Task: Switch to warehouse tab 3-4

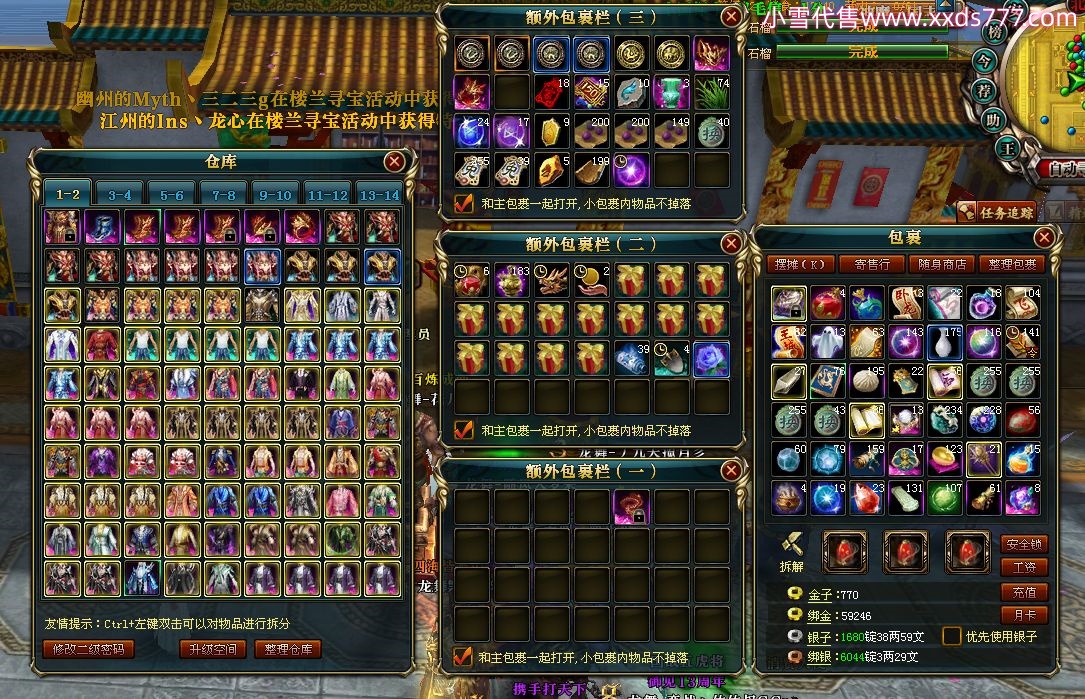Action: click(120, 195)
